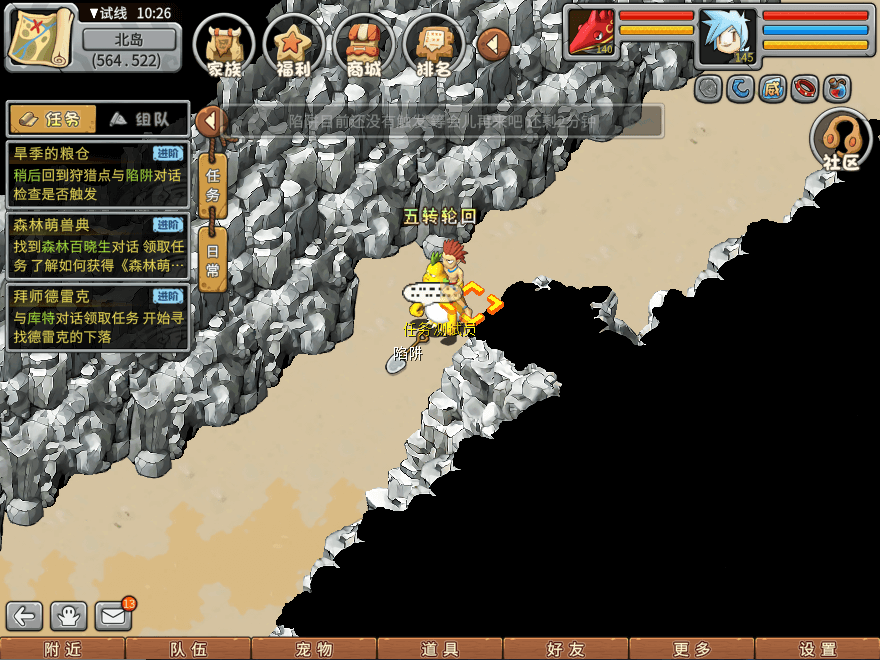Click the red dragon pet portrait
The image size is (880, 660).
pos(592,31)
